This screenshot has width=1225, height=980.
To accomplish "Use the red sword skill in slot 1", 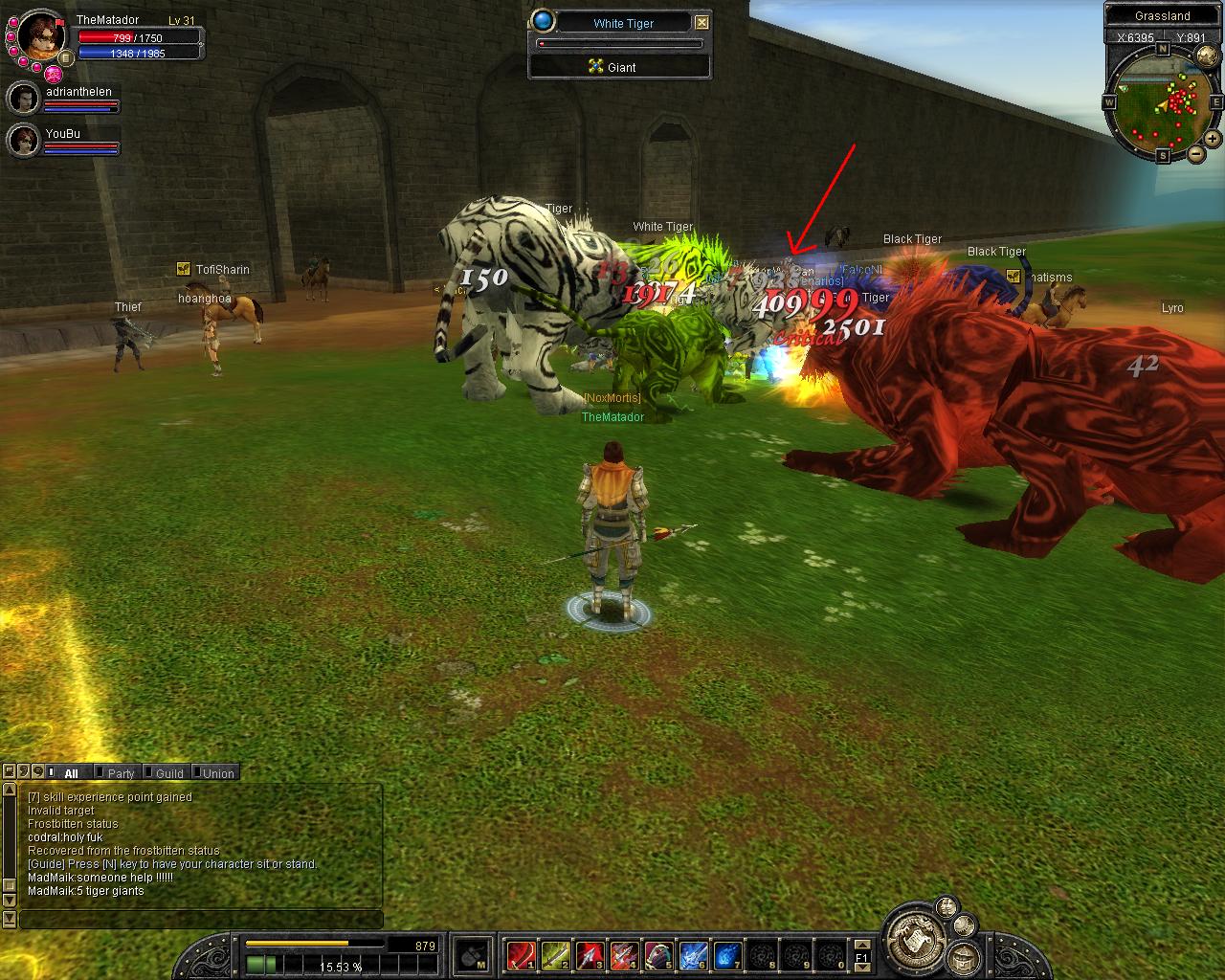I will (x=521, y=954).
